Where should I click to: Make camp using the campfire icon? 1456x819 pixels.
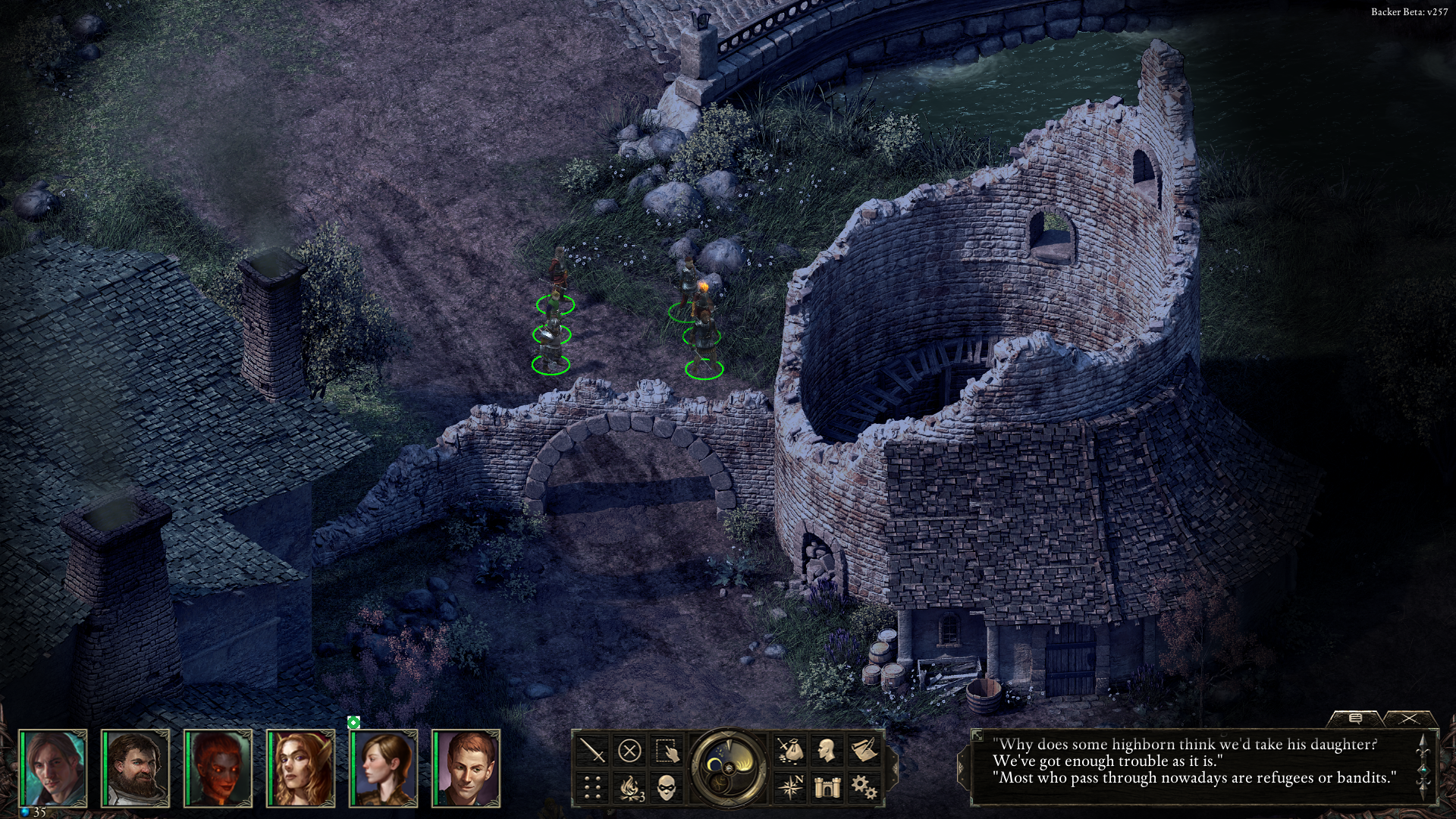tap(630, 787)
